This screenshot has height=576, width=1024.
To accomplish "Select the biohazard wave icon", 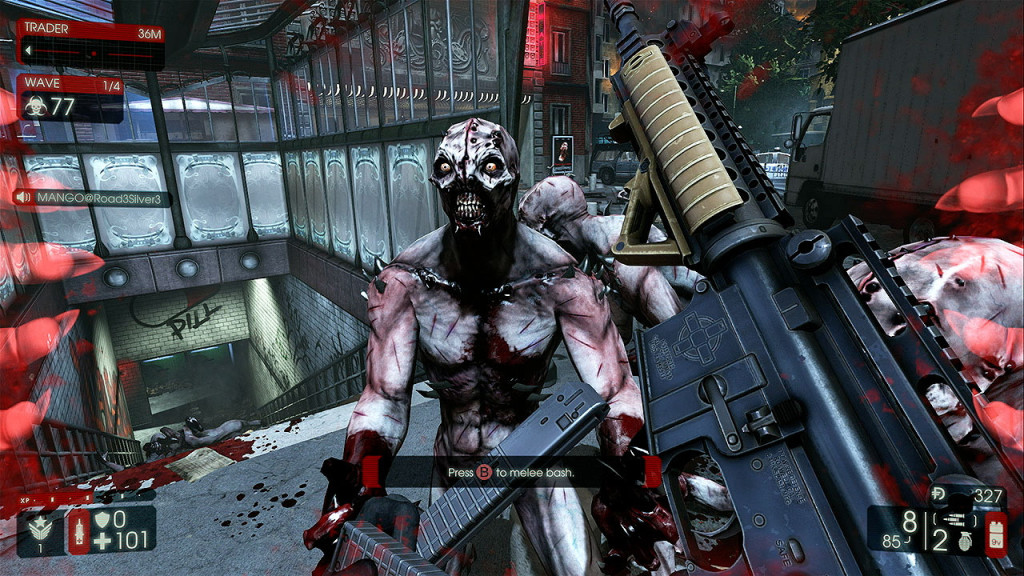I will click(37, 107).
